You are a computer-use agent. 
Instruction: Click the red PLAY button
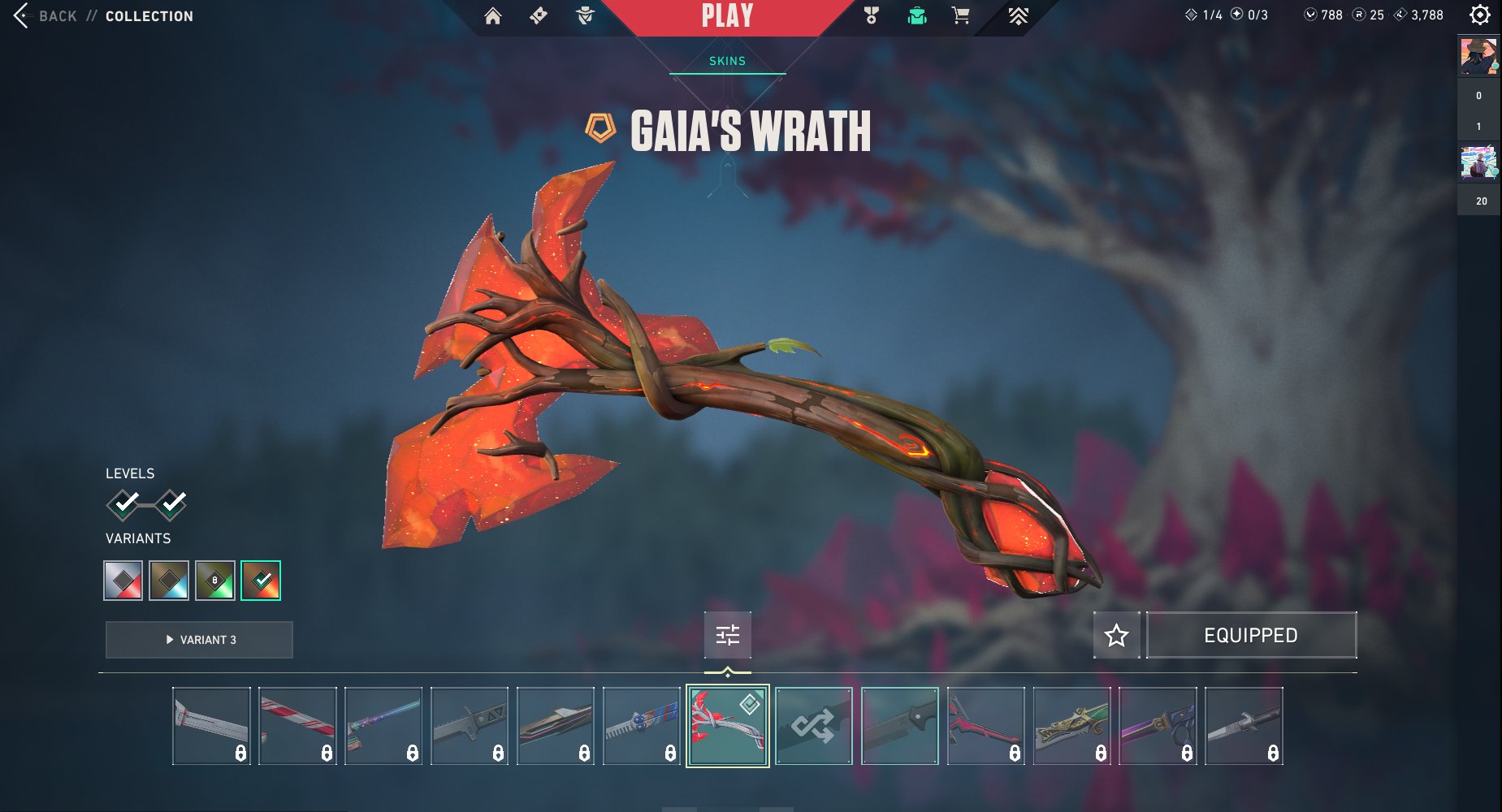(x=727, y=16)
